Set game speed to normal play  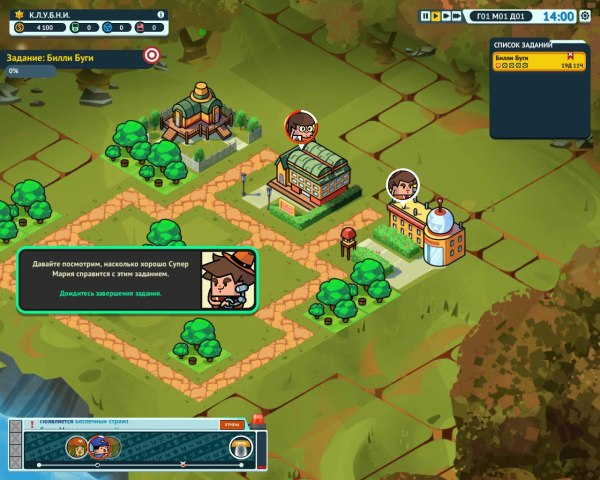click(x=435, y=16)
